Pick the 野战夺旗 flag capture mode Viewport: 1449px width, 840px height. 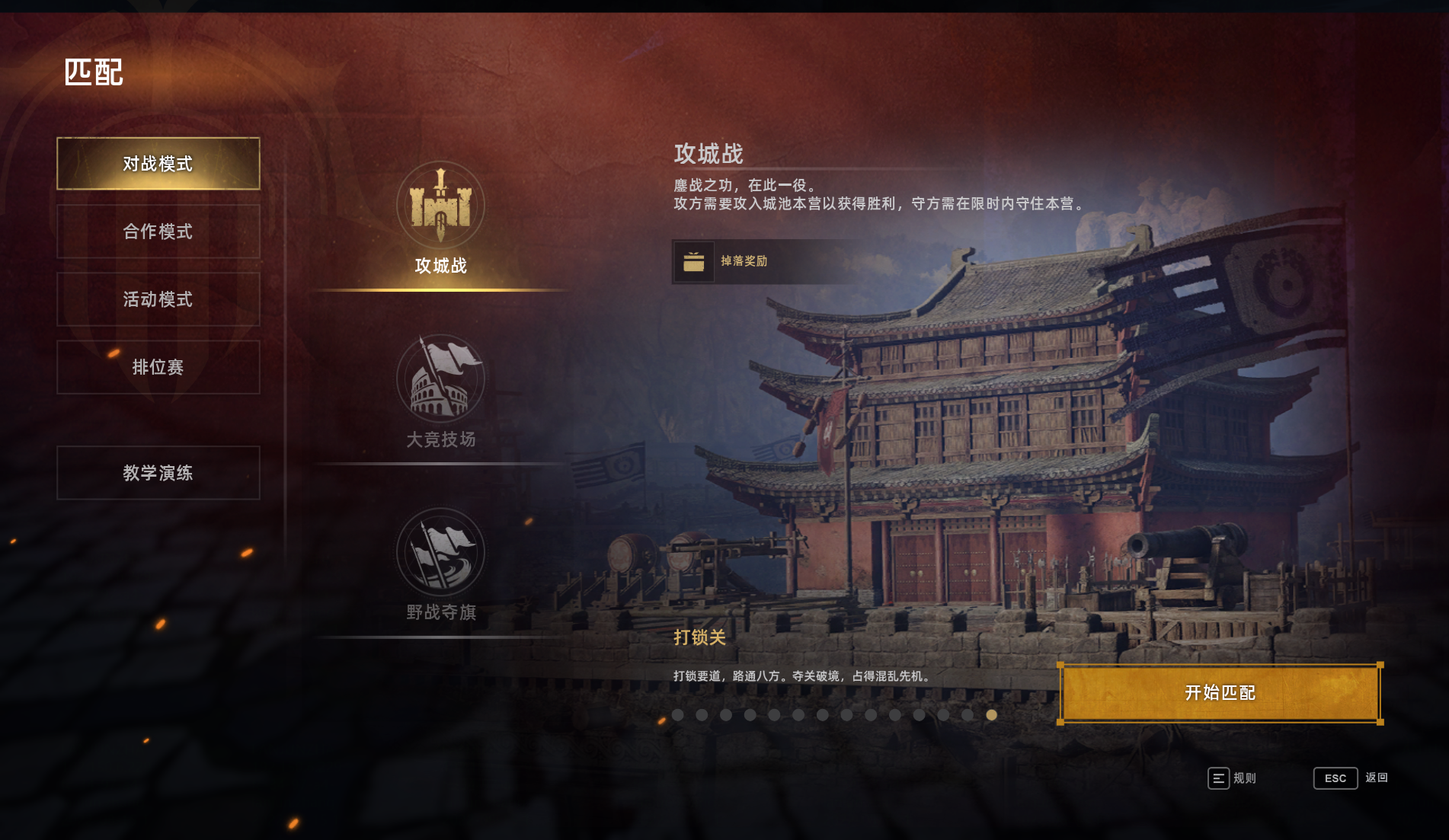pyautogui.click(x=440, y=554)
